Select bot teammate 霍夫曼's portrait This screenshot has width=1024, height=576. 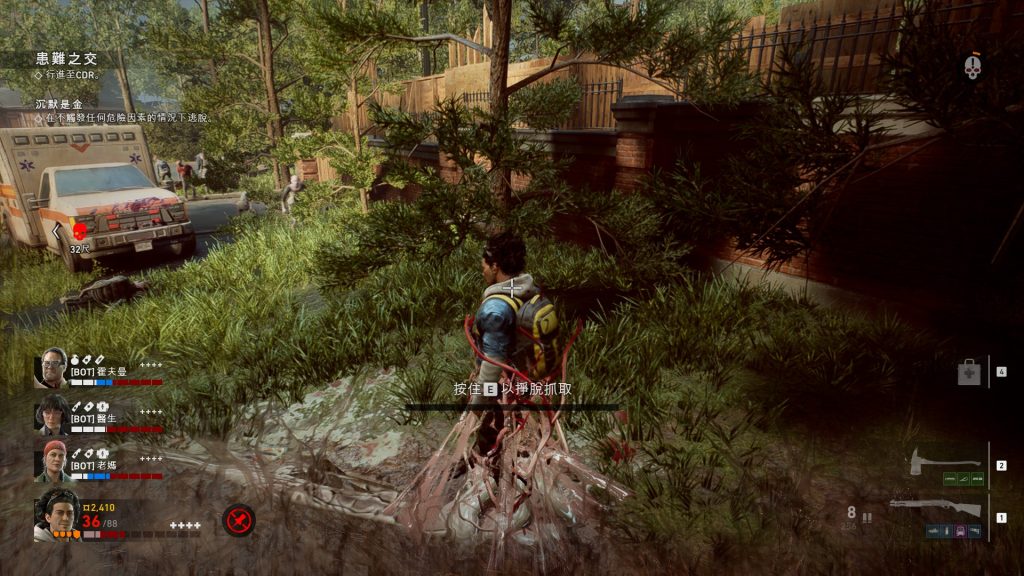tap(50, 367)
